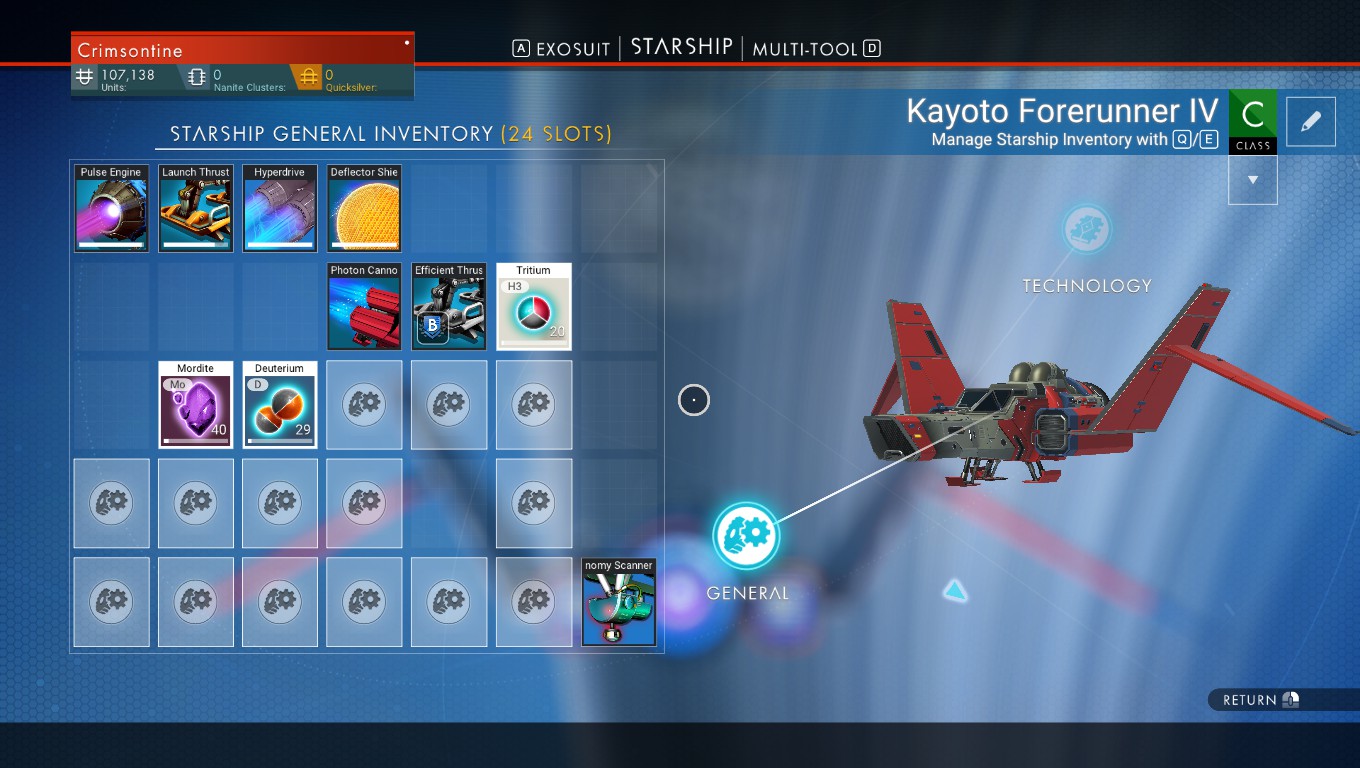
Task: Select the General inventory node
Action: 746,534
